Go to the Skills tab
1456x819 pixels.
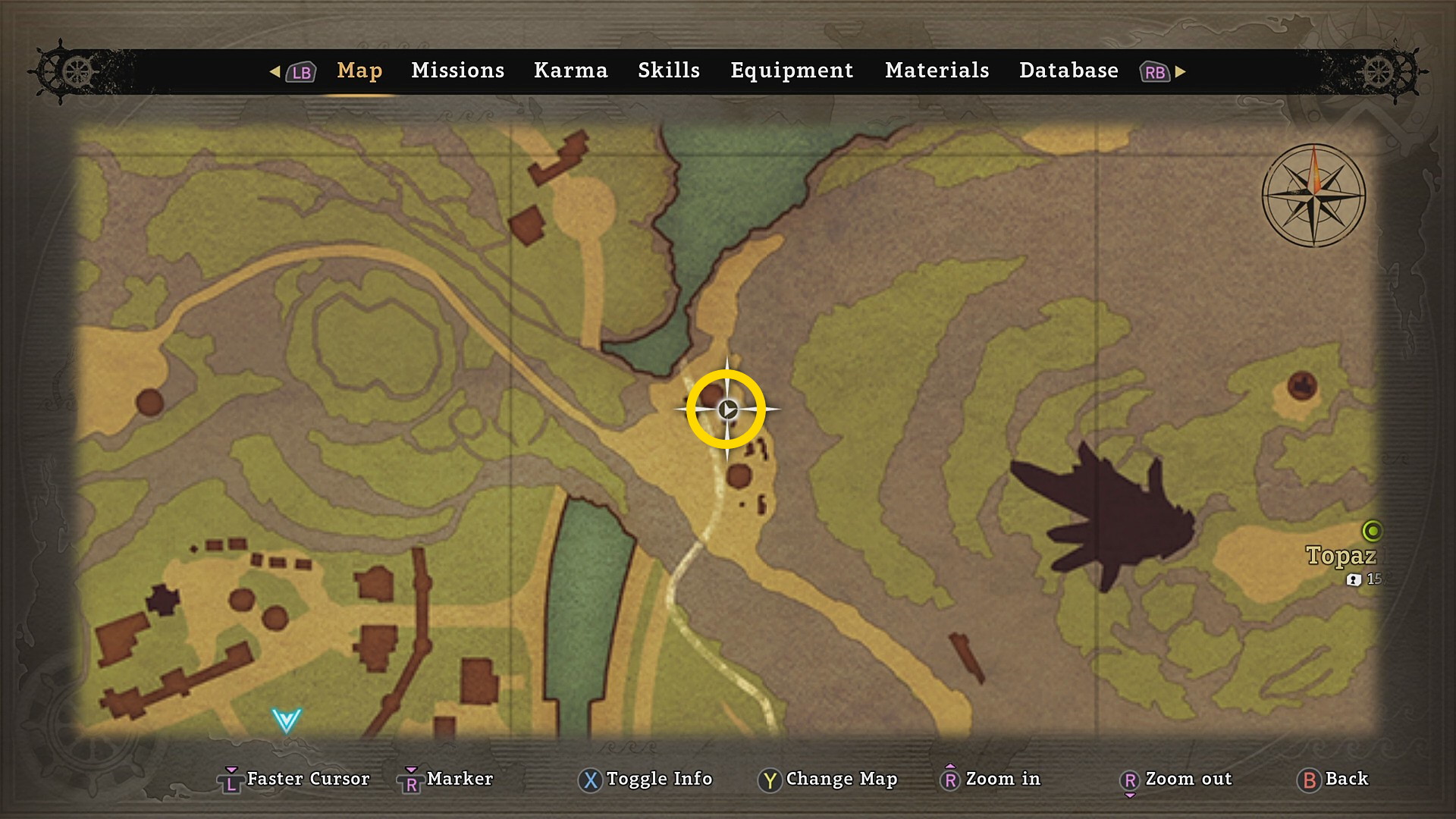[668, 71]
